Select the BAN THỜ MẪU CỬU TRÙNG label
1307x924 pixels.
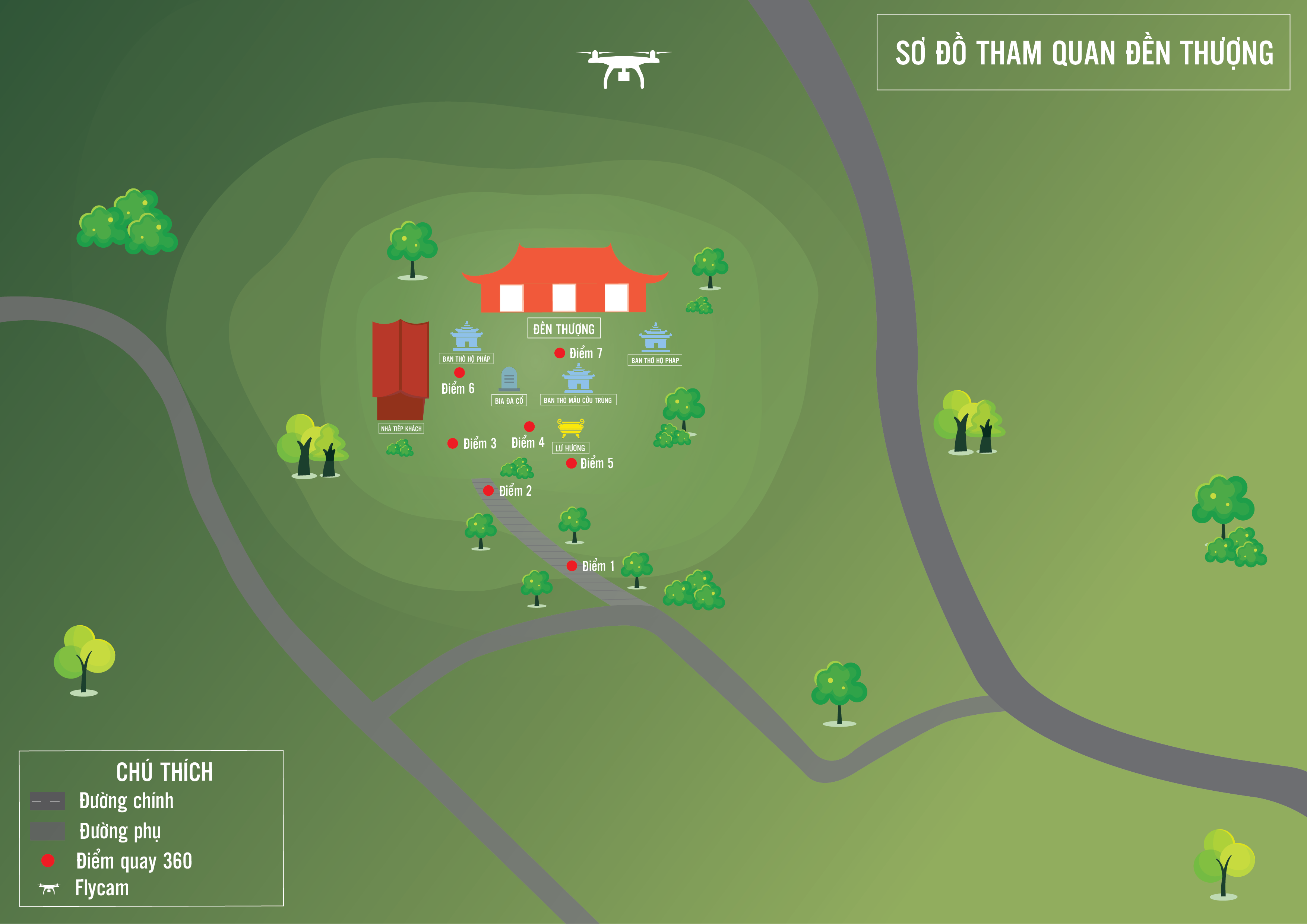578,400
